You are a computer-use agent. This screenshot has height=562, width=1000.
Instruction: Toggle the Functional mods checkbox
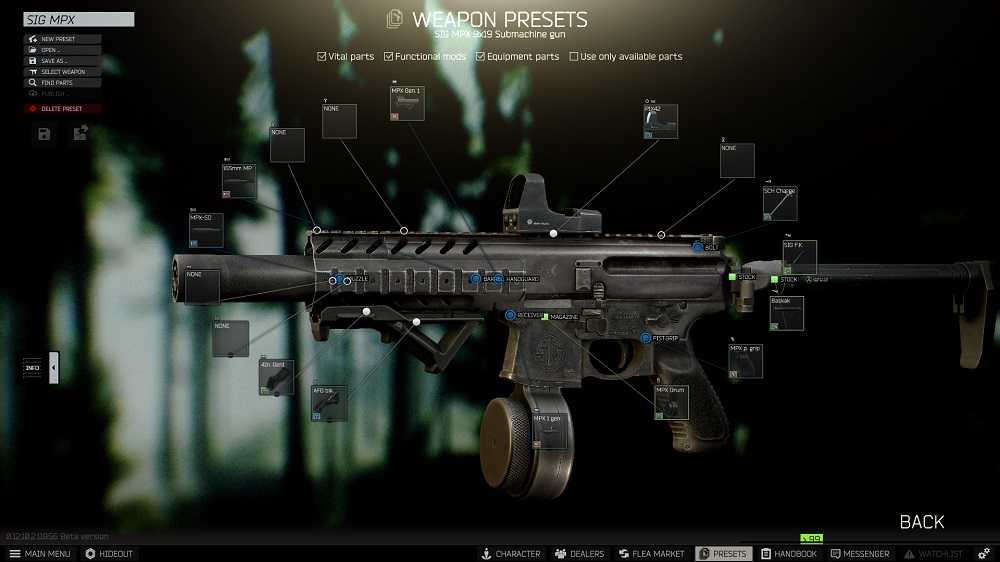coord(389,57)
